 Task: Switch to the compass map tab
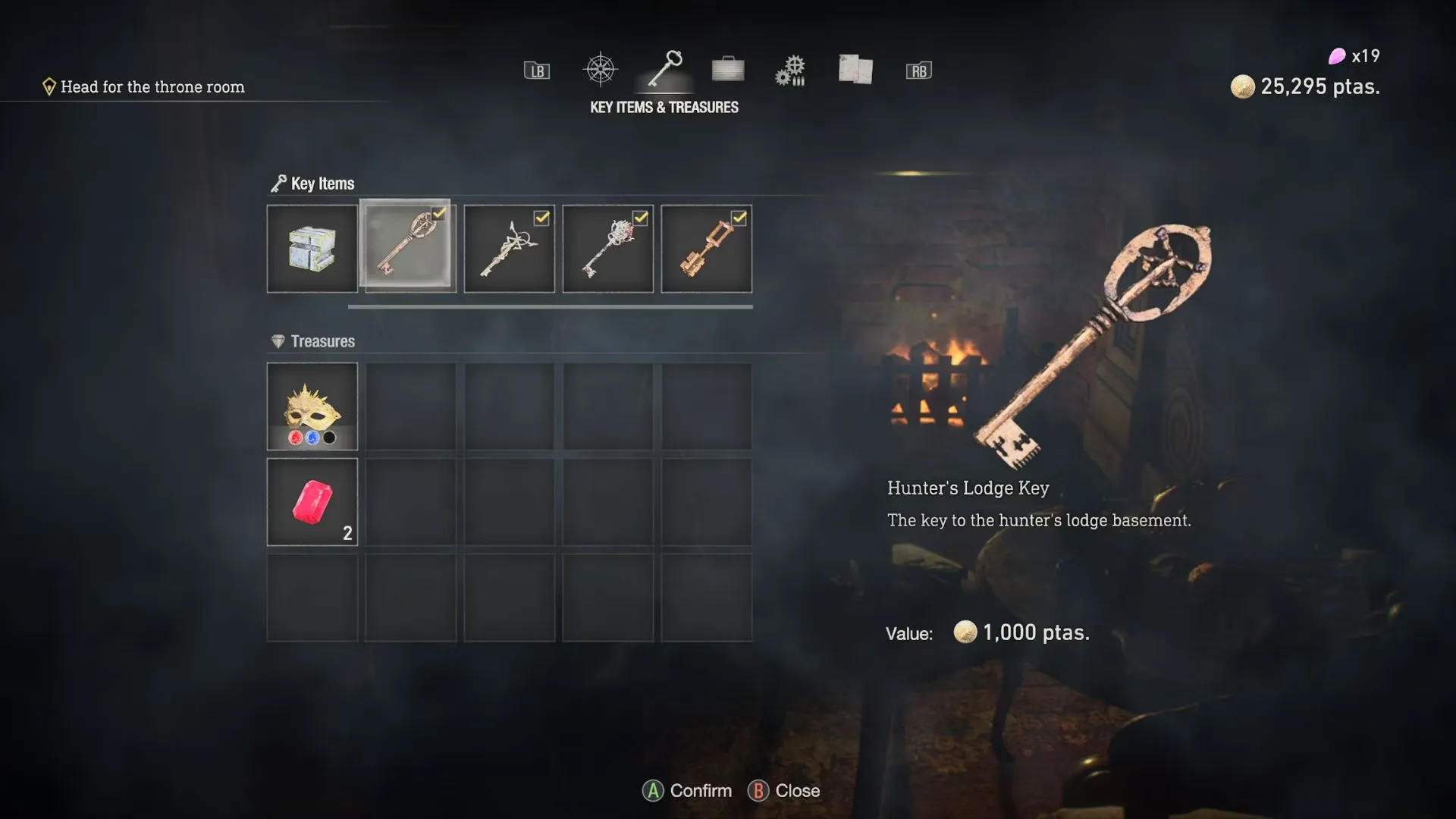pos(600,71)
